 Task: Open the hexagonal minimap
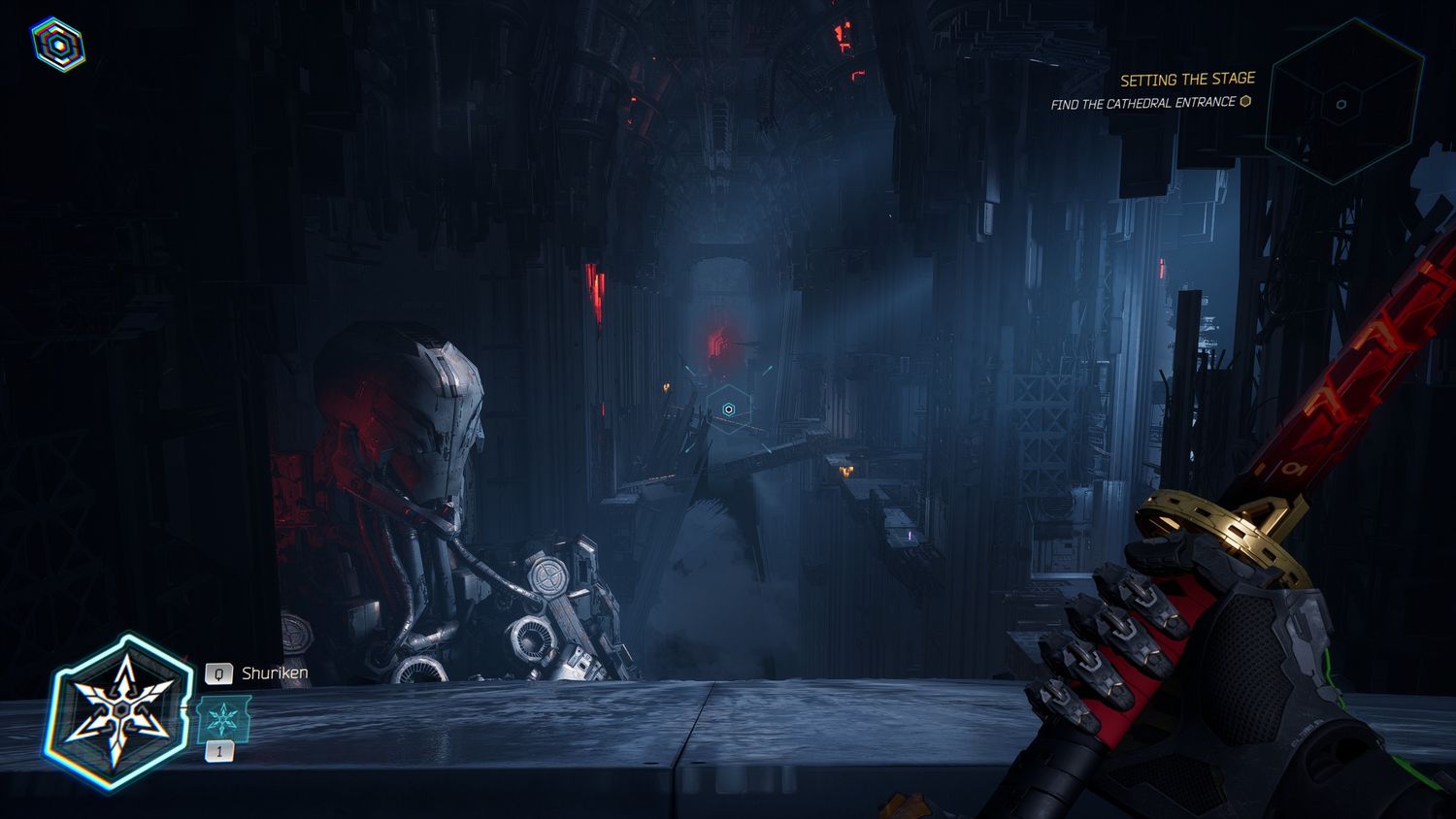coord(1341,104)
